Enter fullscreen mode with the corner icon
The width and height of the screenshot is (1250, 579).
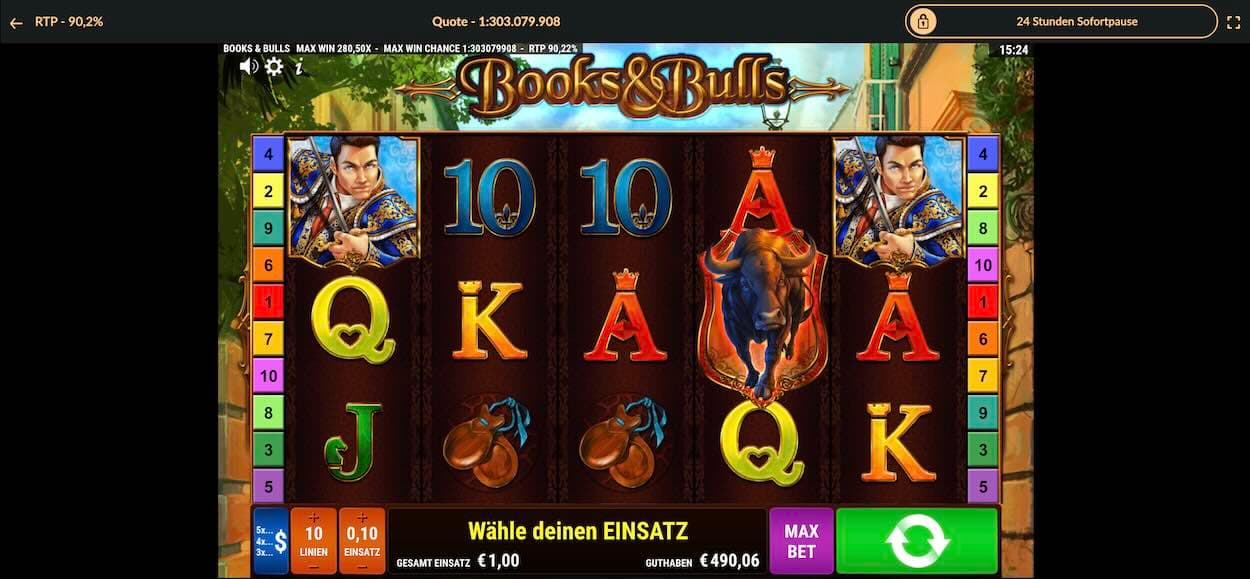tap(1233, 21)
